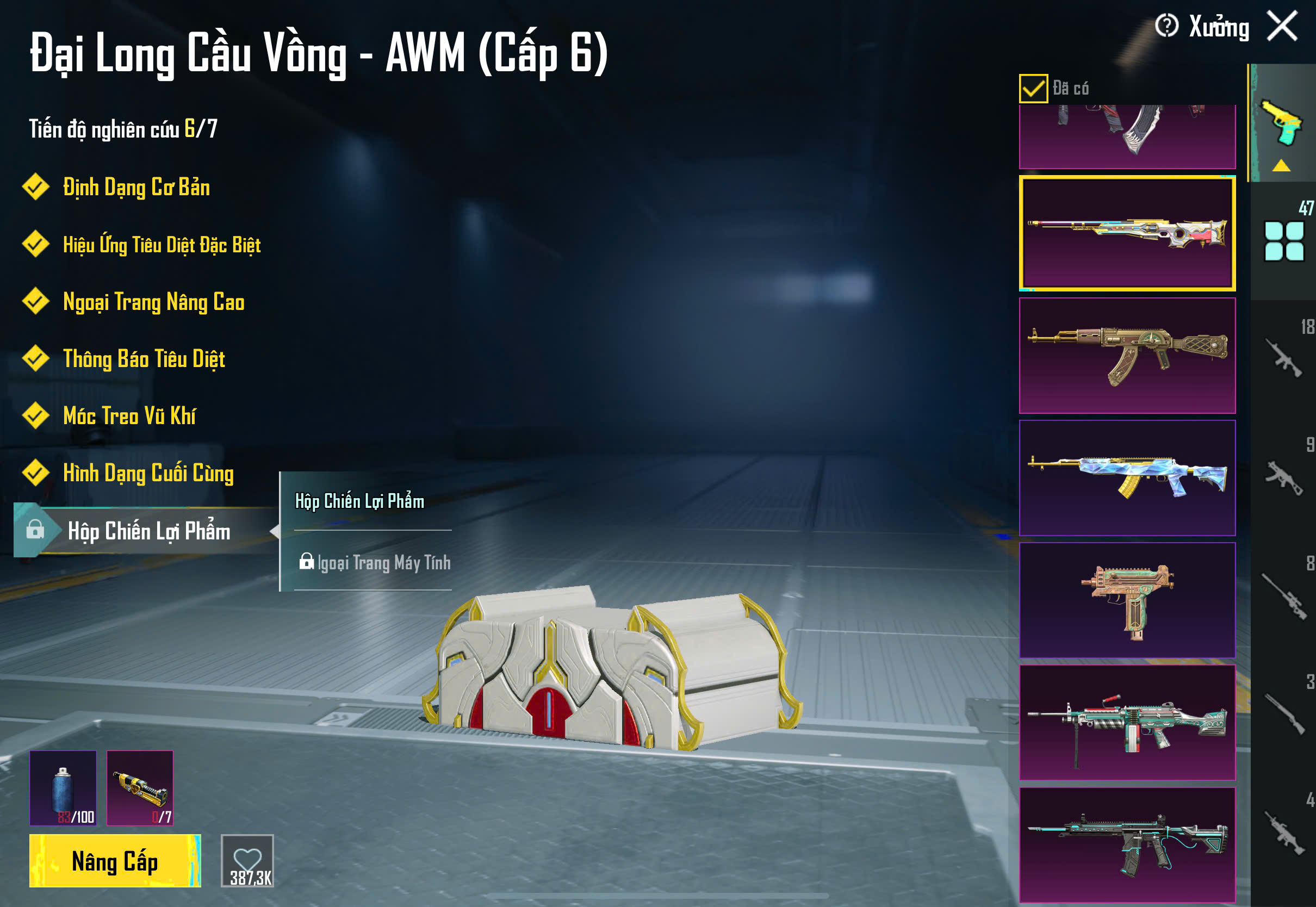Open the help question mark icon
The width and height of the screenshot is (1316, 907).
(x=1166, y=26)
